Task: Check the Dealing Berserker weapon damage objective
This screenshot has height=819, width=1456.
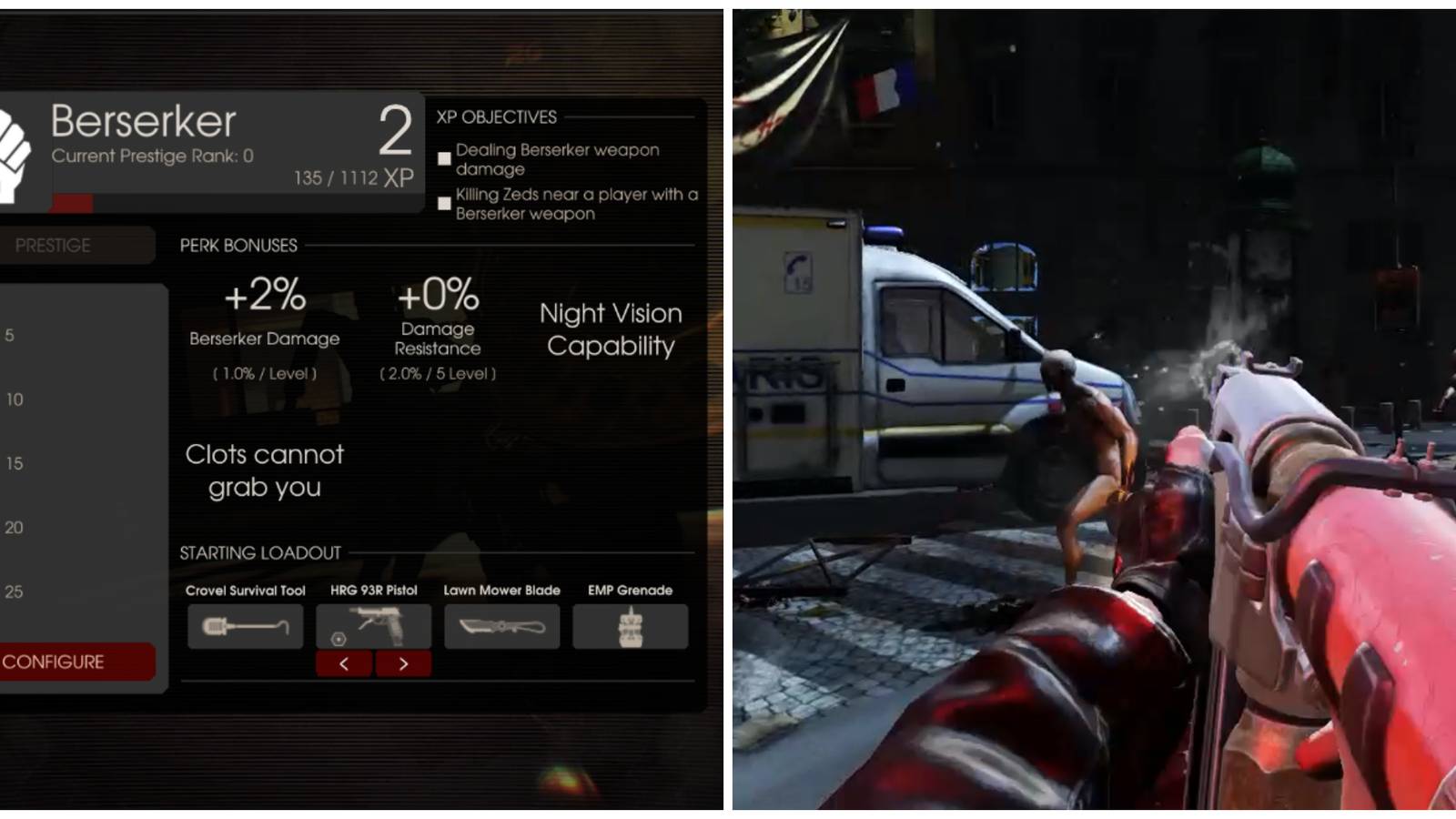Action: 443,158
